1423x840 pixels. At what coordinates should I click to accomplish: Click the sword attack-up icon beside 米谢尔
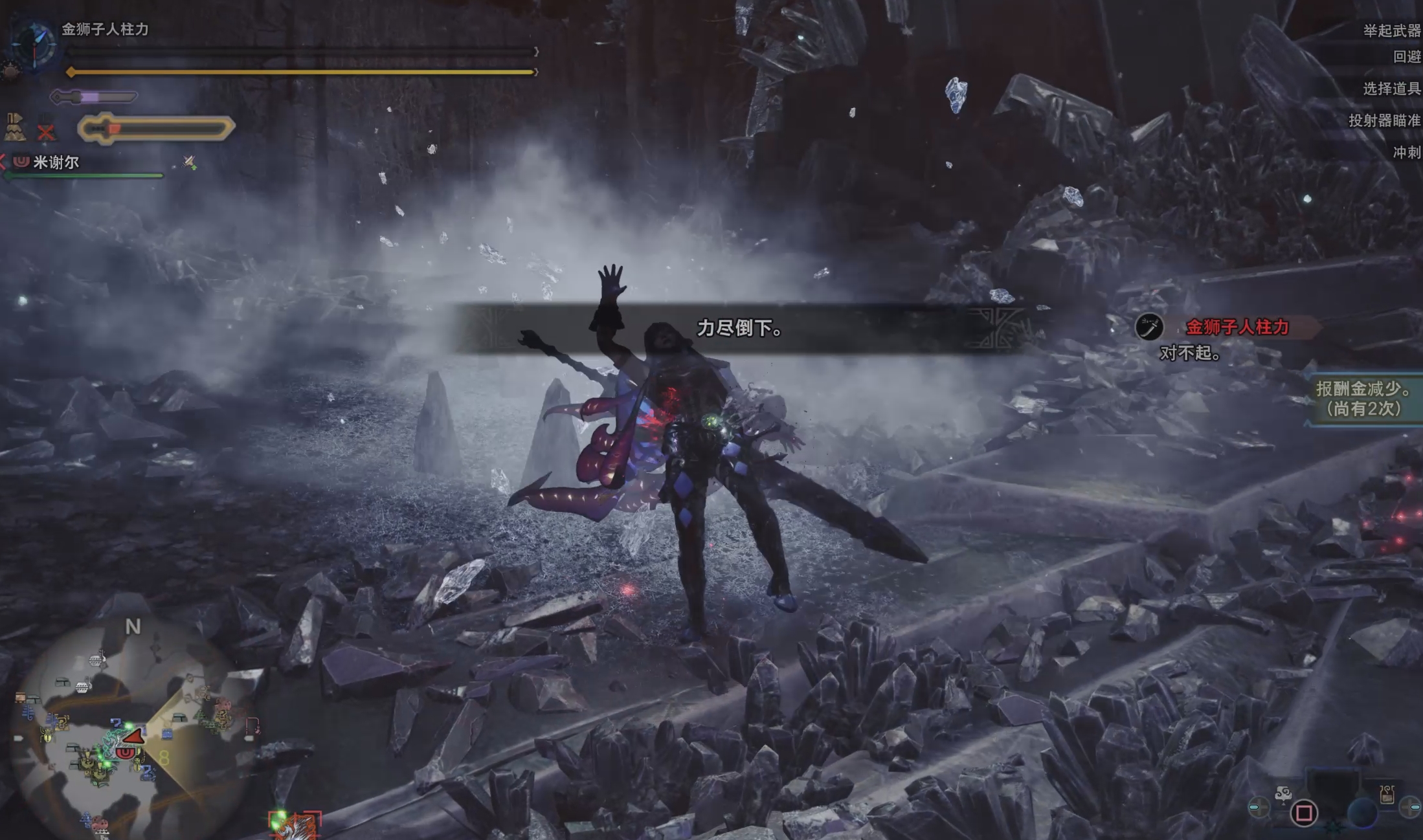189,162
